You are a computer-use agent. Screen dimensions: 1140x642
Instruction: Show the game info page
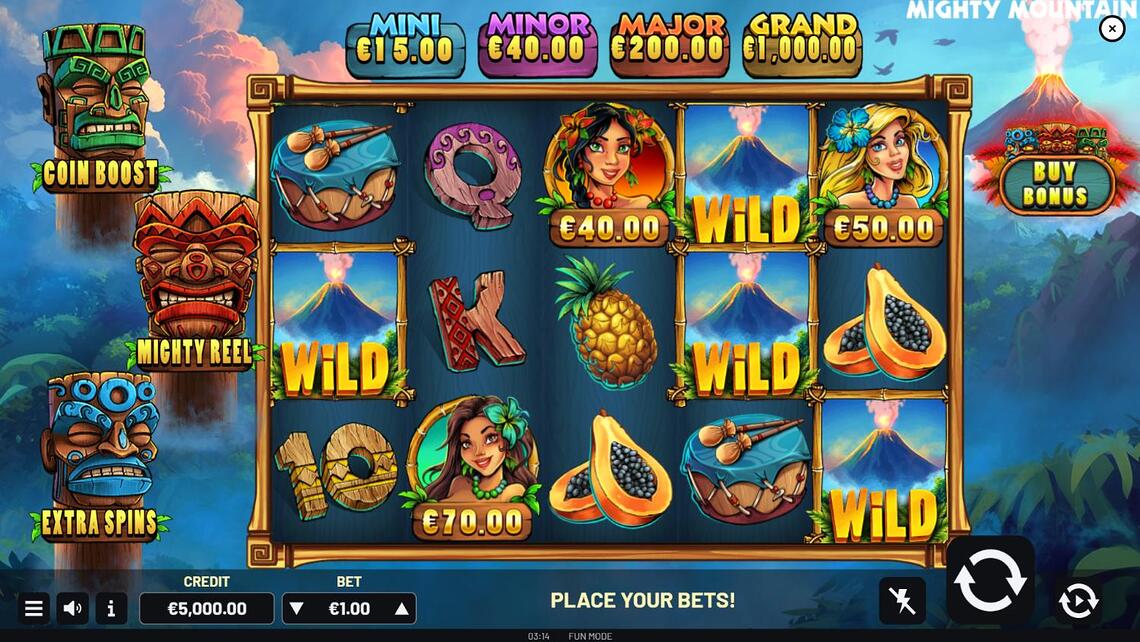click(x=111, y=608)
